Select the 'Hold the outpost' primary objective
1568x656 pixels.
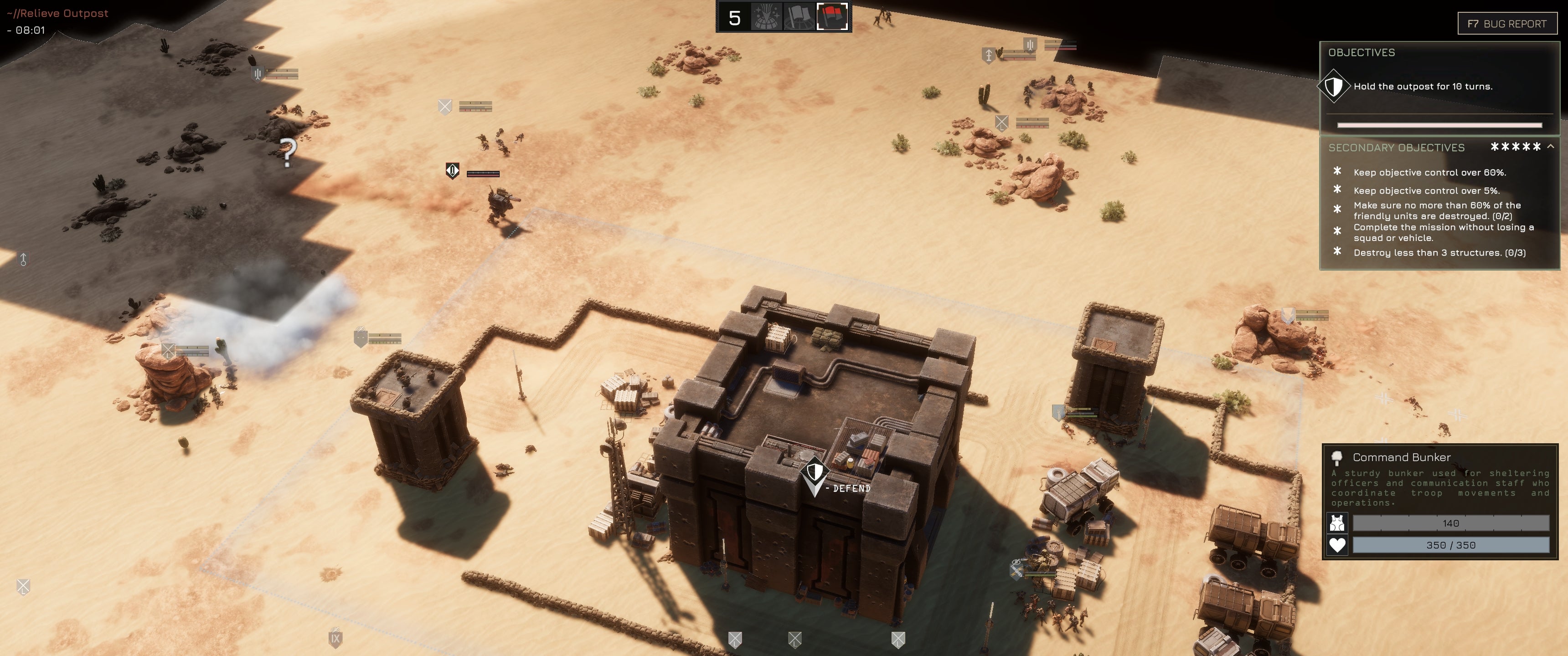(1422, 87)
